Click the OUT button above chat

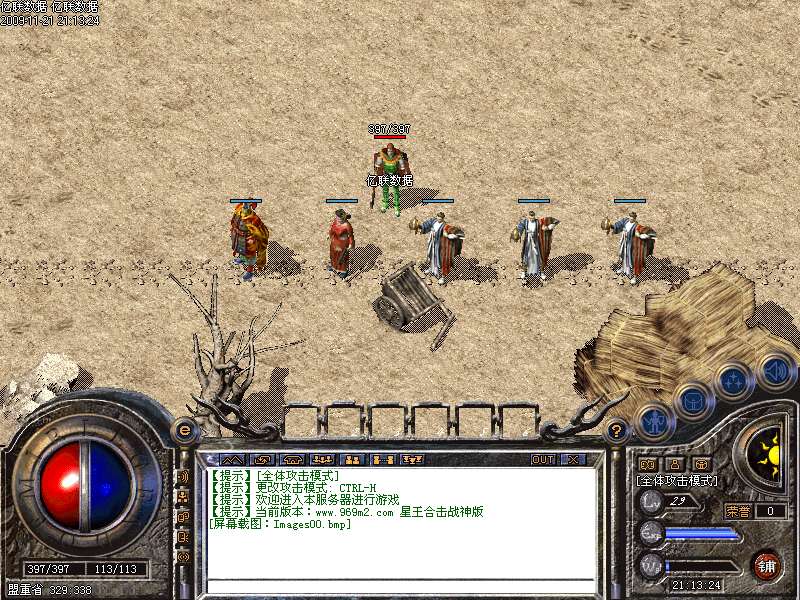click(543, 460)
